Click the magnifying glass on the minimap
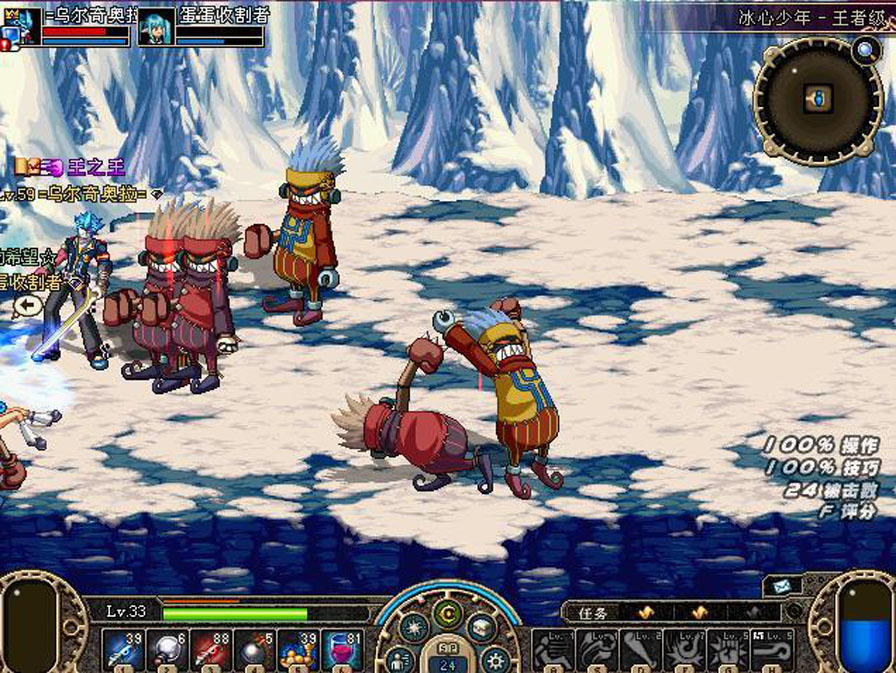 tap(864, 48)
